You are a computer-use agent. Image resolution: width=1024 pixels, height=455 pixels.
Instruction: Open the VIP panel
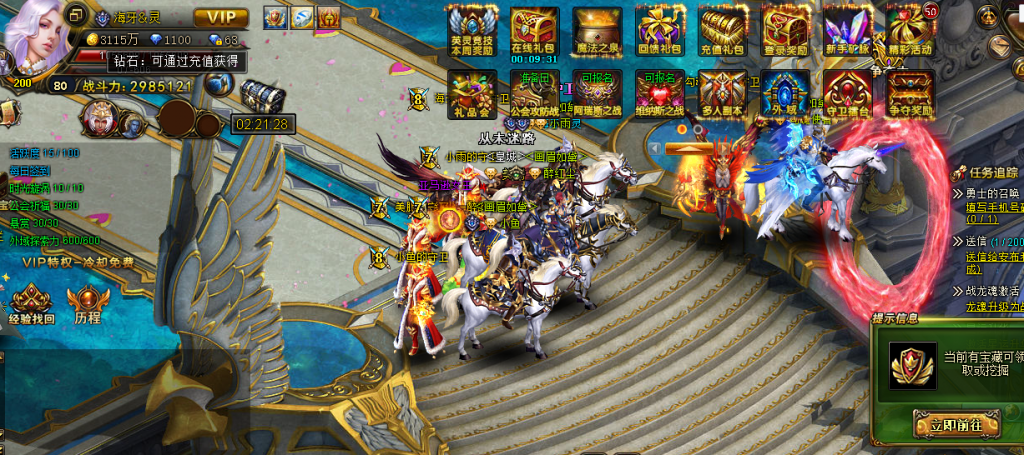tap(221, 17)
